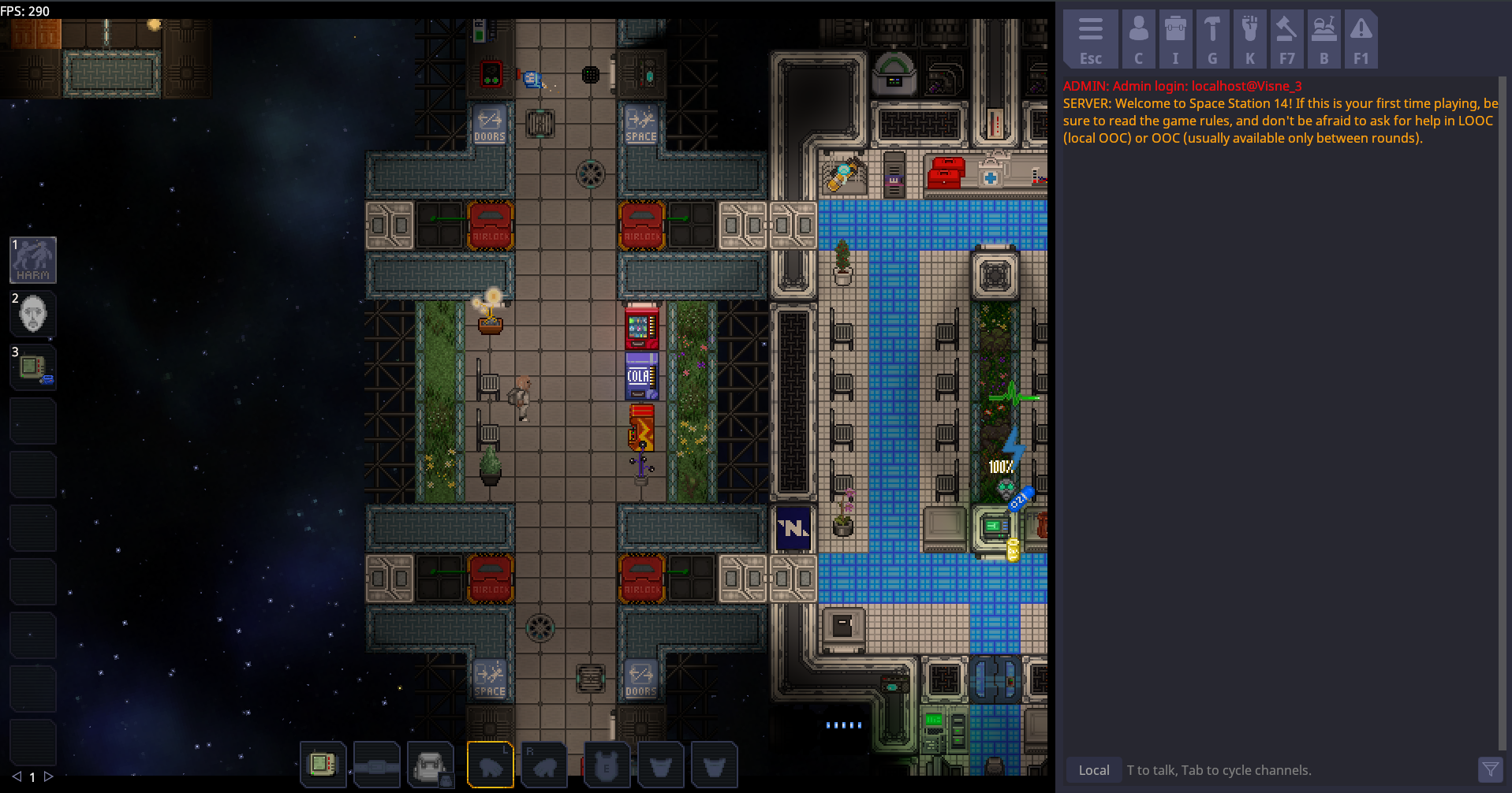Open the actions fist icon labeled K

1249,37
